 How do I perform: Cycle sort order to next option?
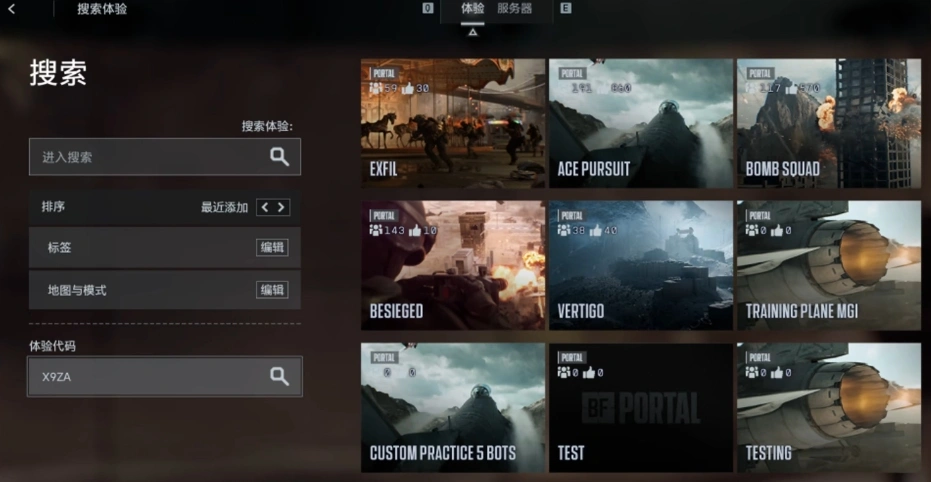[281, 207]
